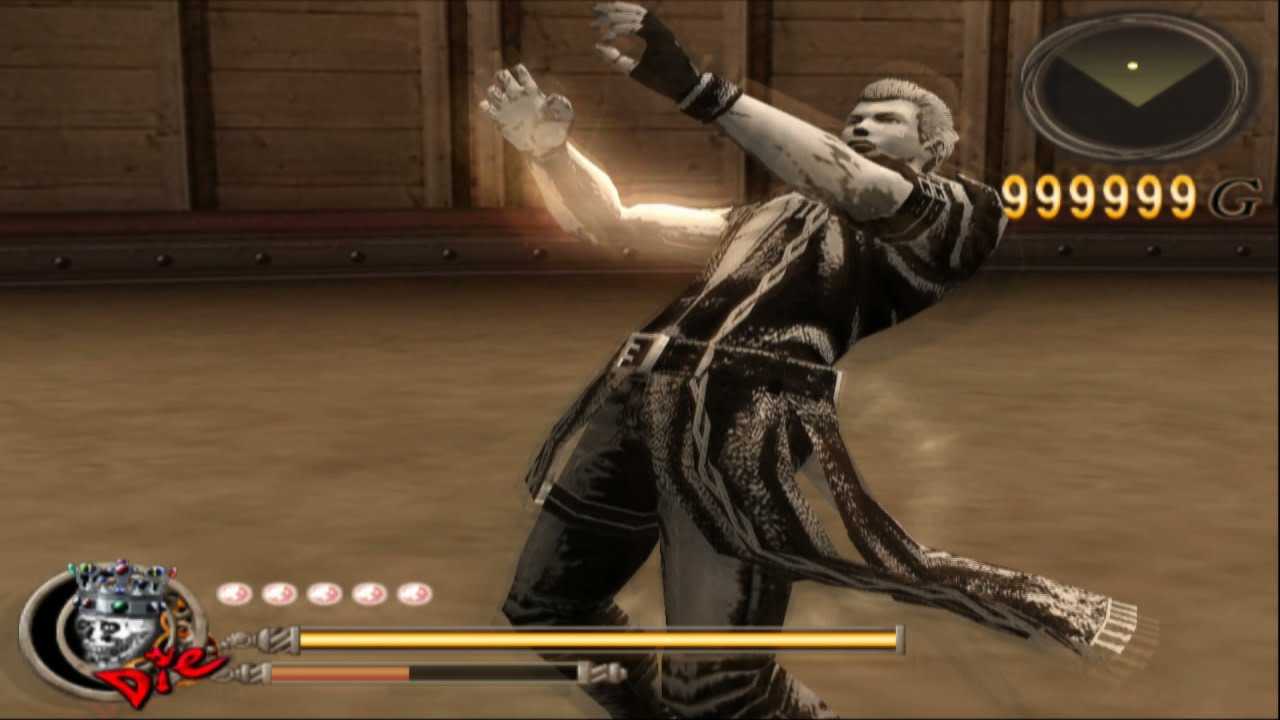The image size is (1280, 720).
Task: Click the middle roulette orb
Action: (x=325, y=593)
